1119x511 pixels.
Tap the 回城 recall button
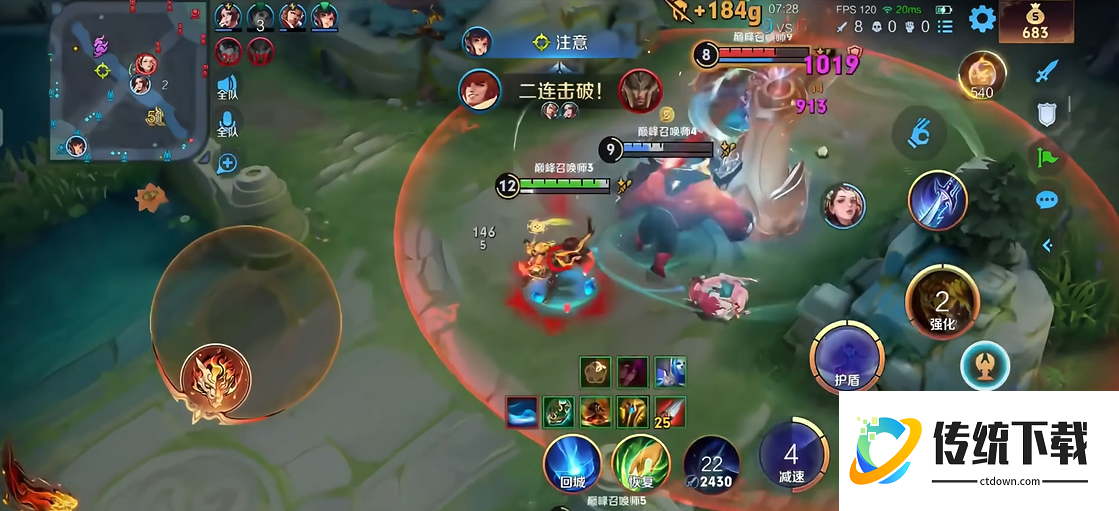click(x=572, y=467)
